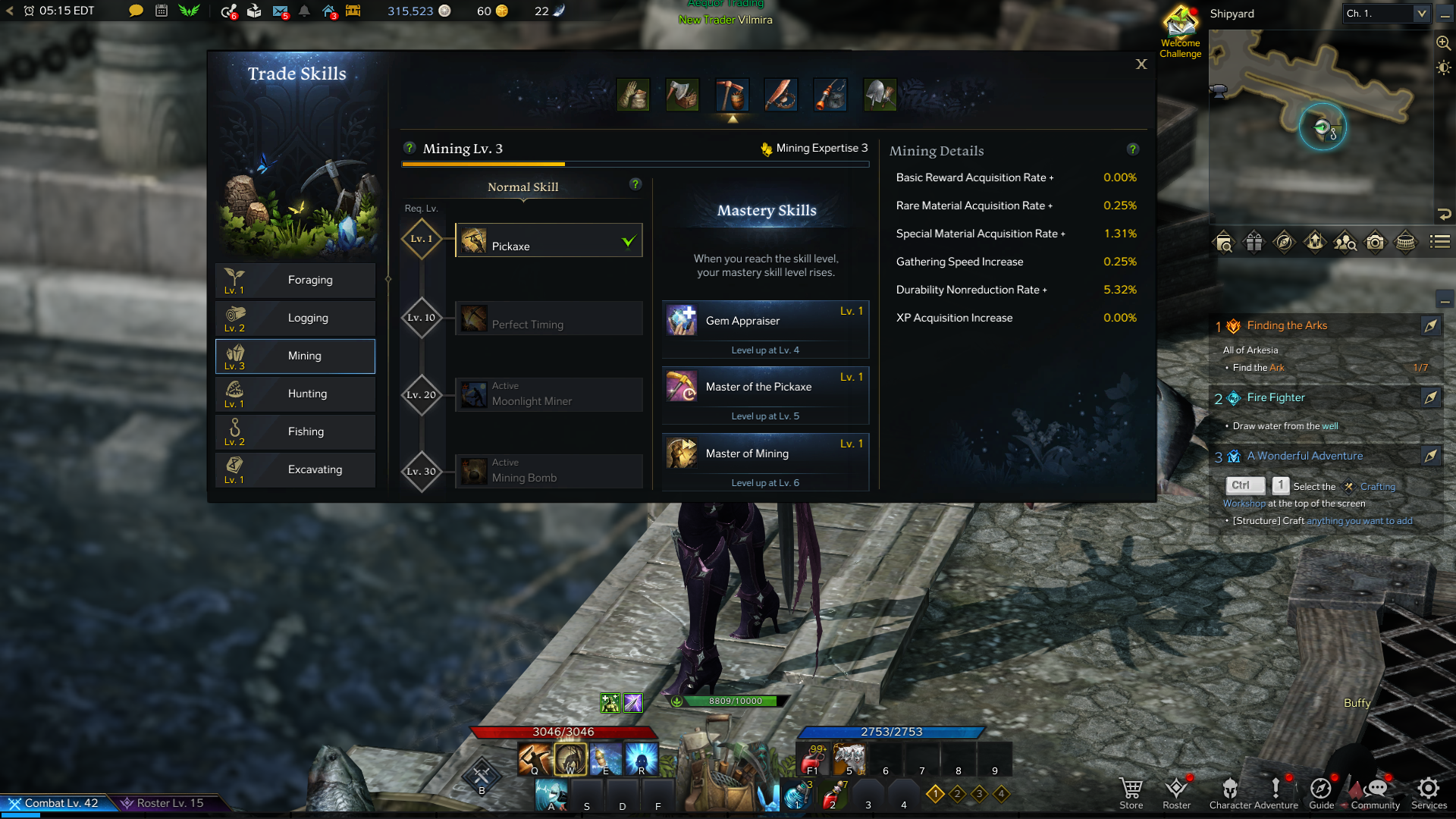Screen dimensions: 1456x819
Task: Zoom the minimap with the magnifier button
Action: 1443,43
